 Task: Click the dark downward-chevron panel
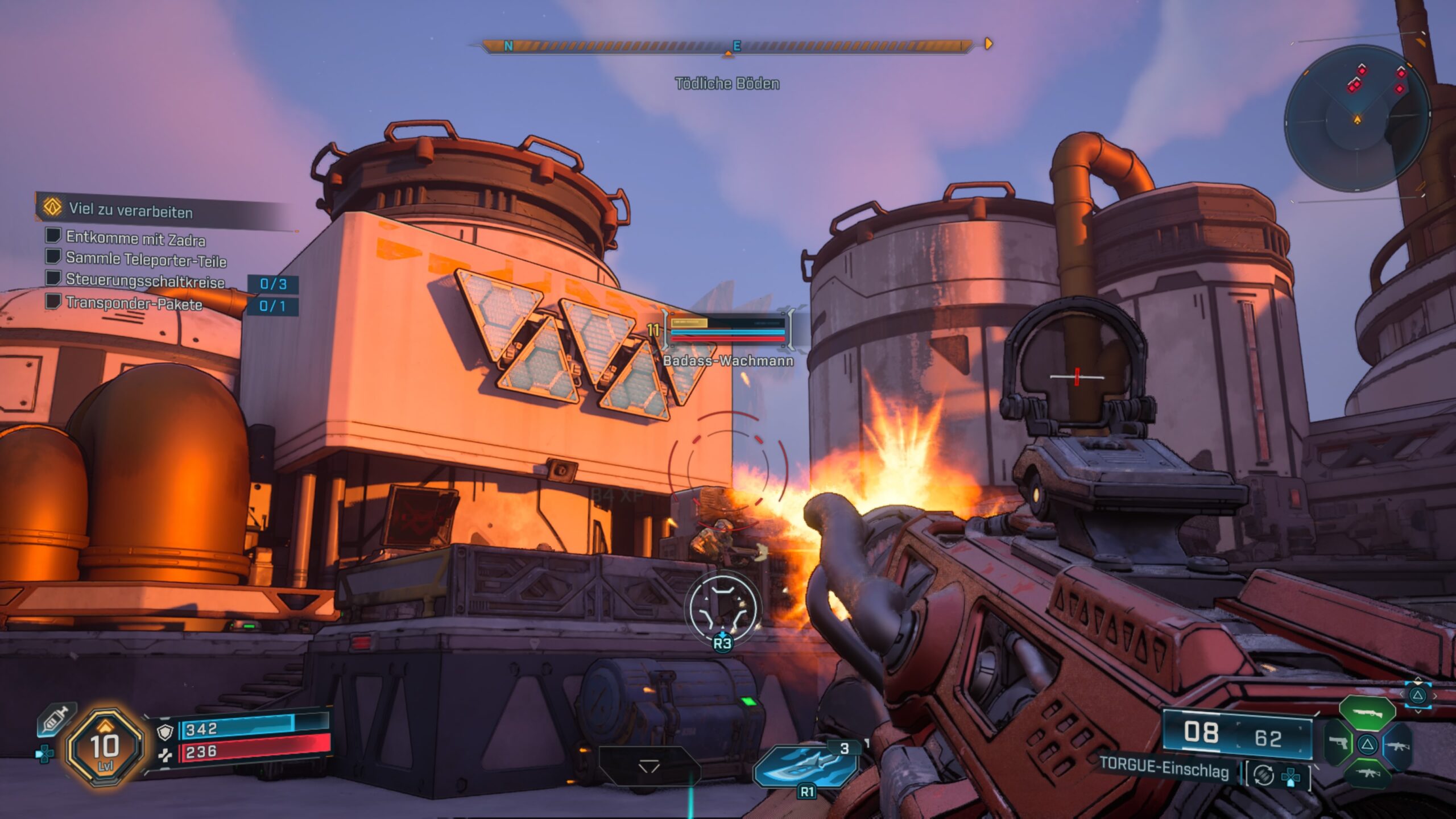pos(649,767)
